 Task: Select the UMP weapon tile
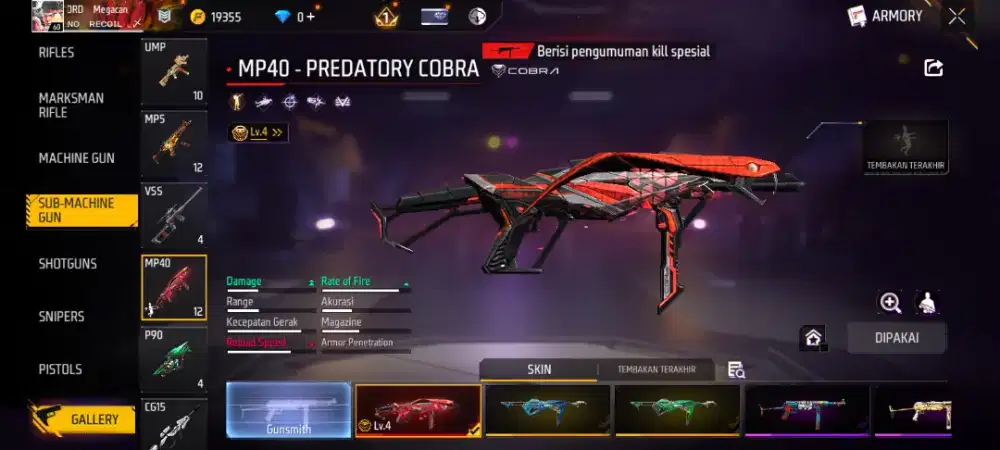[174, 73]
